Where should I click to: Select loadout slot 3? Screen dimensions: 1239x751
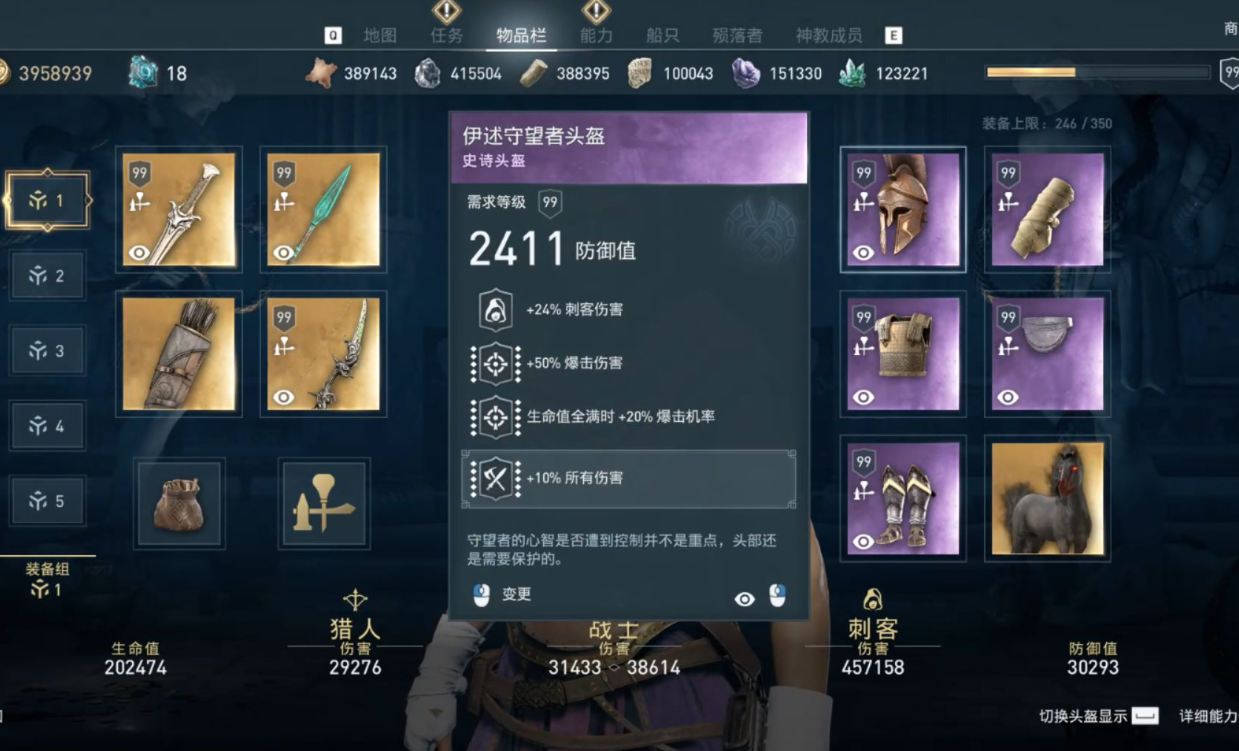point(47,351)
